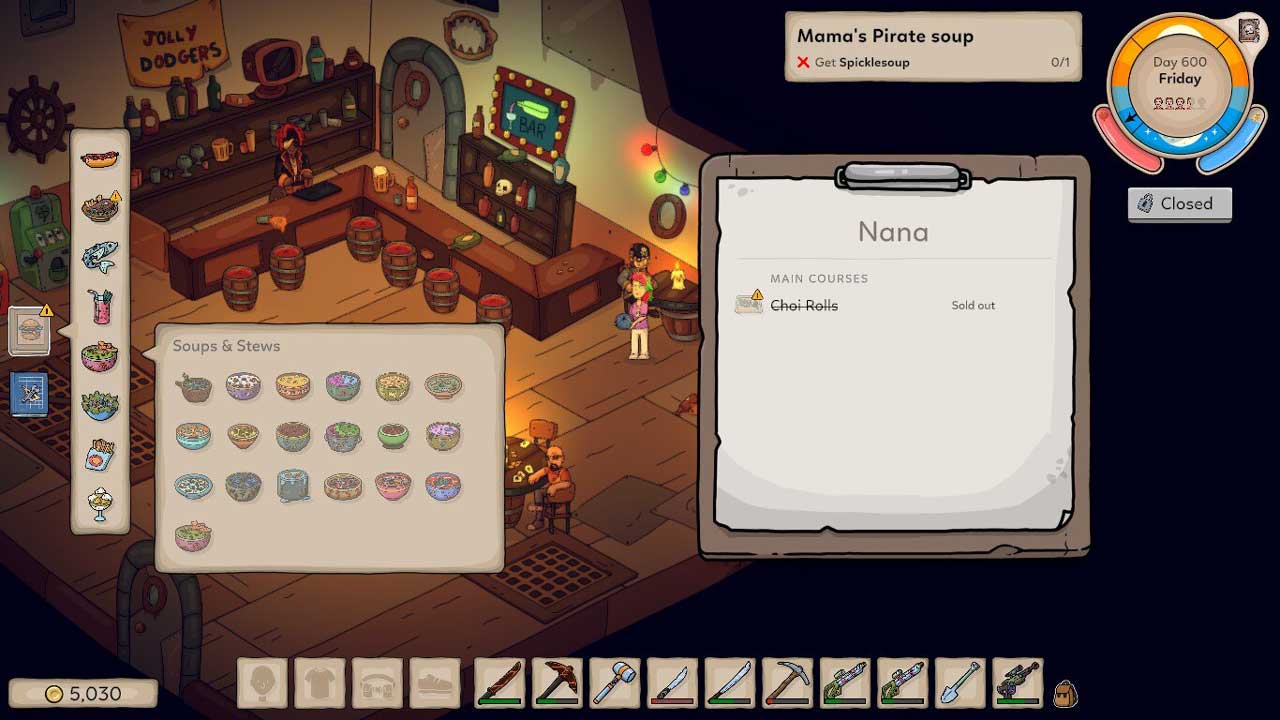Select the hot dog food category
Viewport: 1280px width, 720px height.
click(x=100, y=159)
